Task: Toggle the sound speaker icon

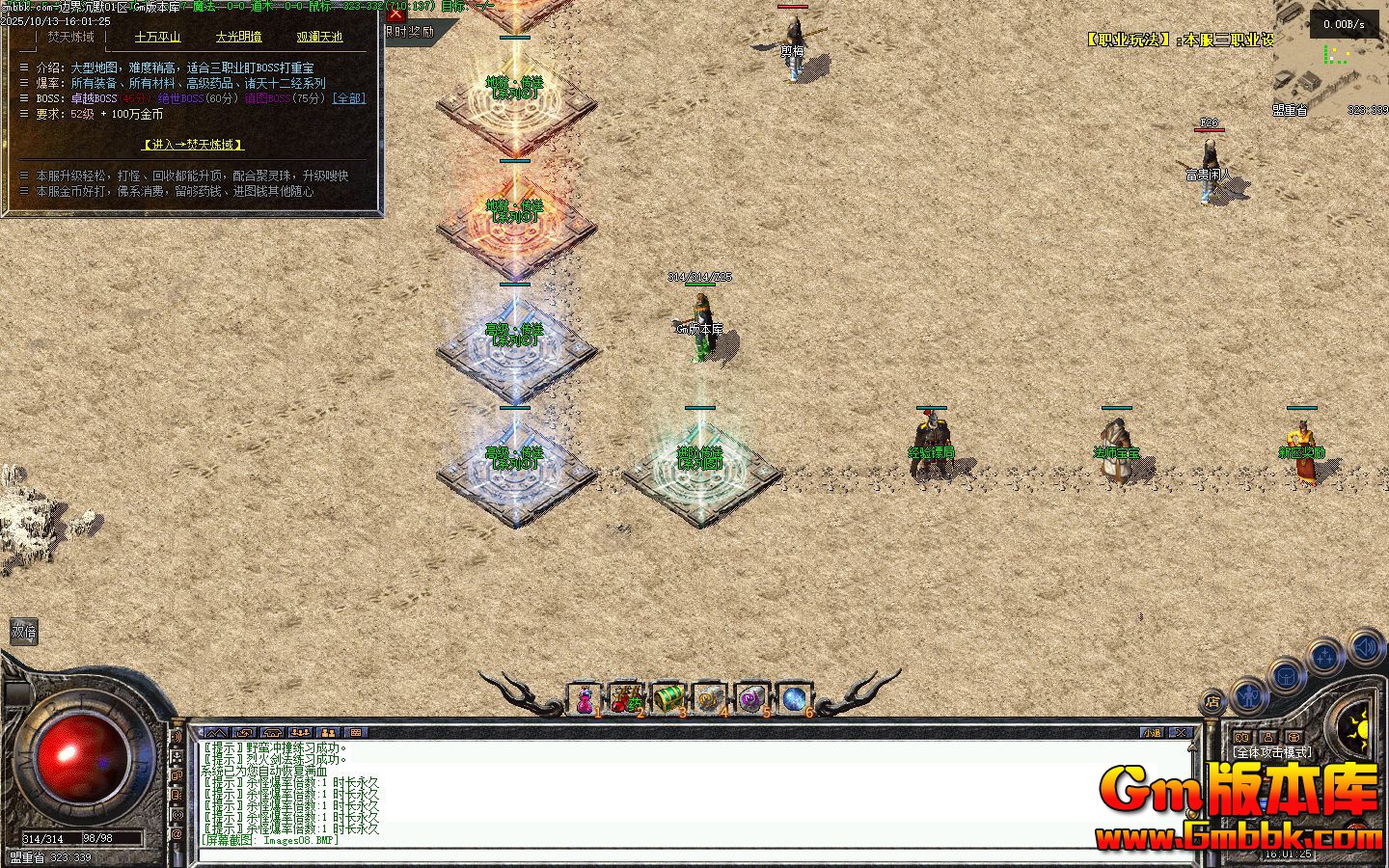Action: [x=1365, y=646]
